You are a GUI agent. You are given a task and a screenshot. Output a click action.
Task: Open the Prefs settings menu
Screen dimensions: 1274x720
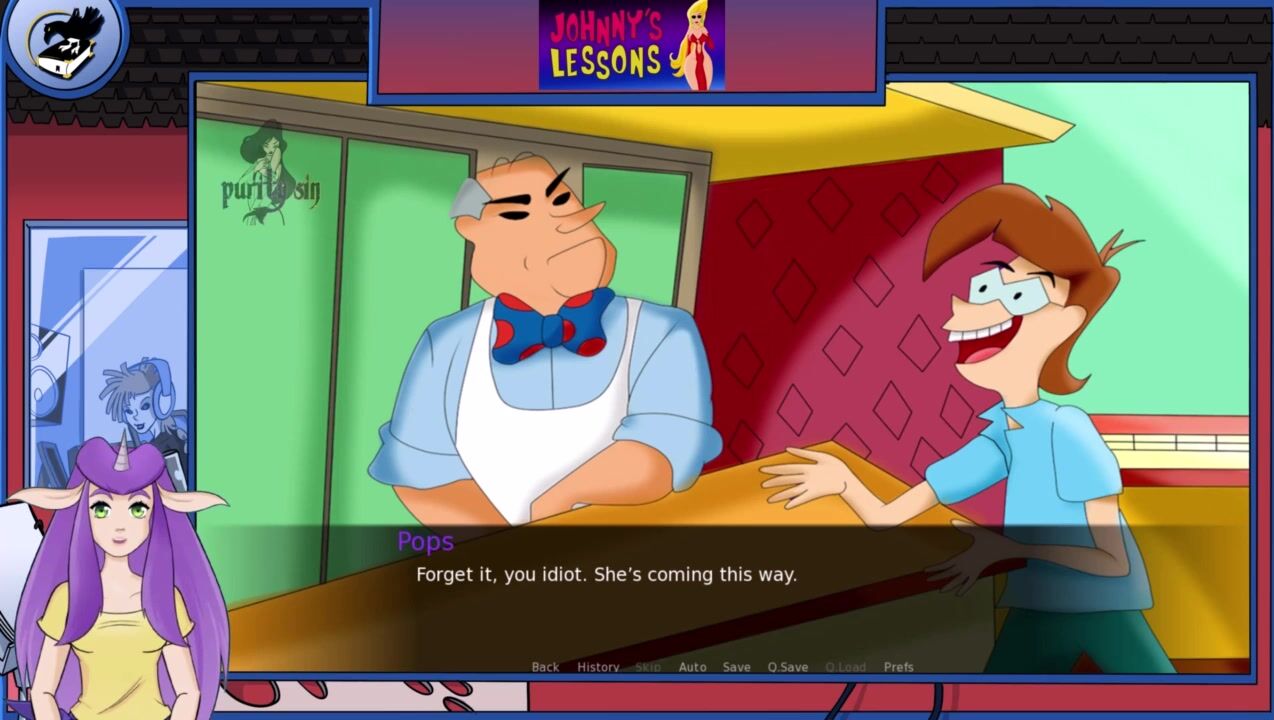(x=898, y=667)
